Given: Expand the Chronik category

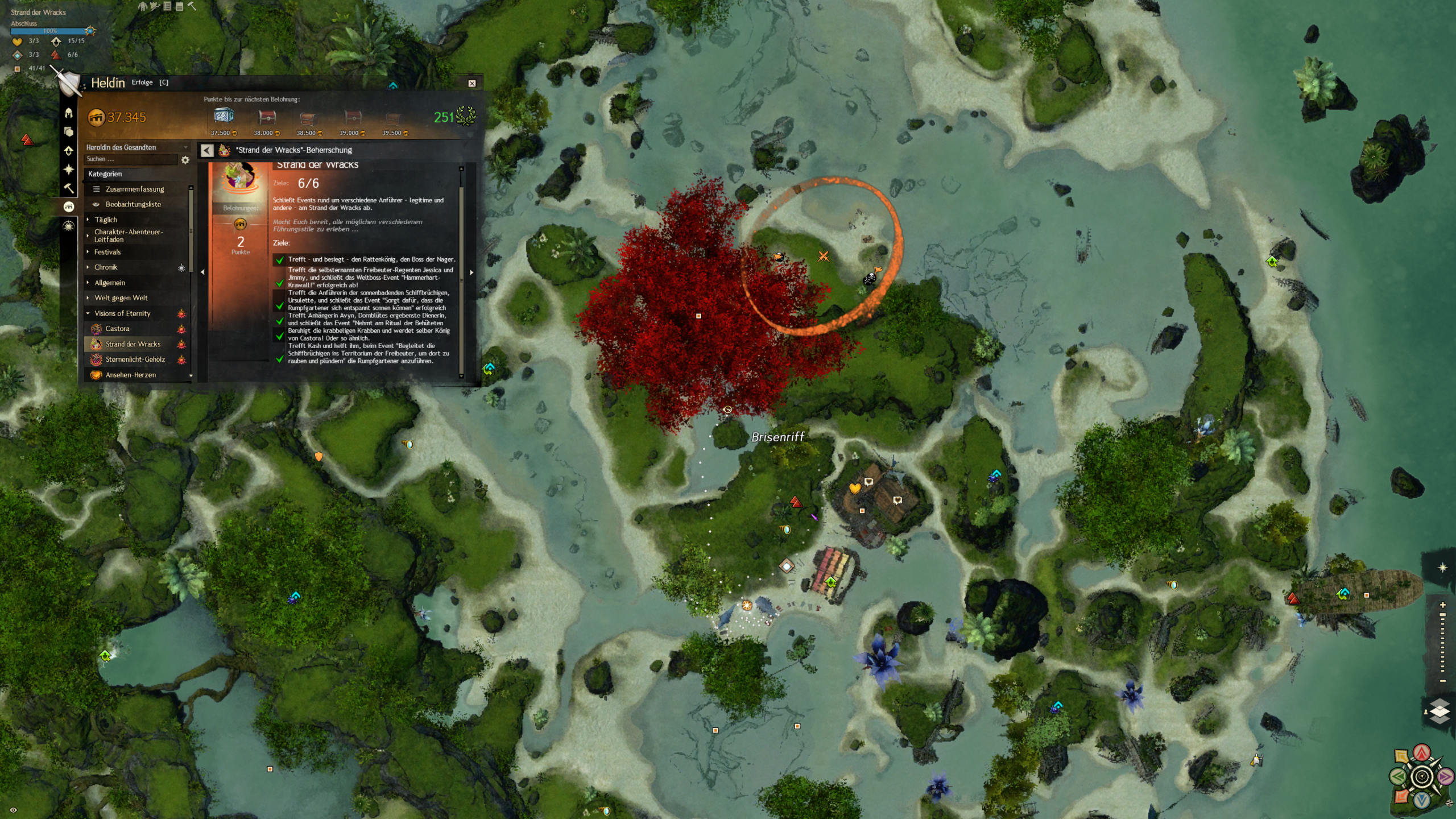Looking at the screenshot, I should point(106,267).
